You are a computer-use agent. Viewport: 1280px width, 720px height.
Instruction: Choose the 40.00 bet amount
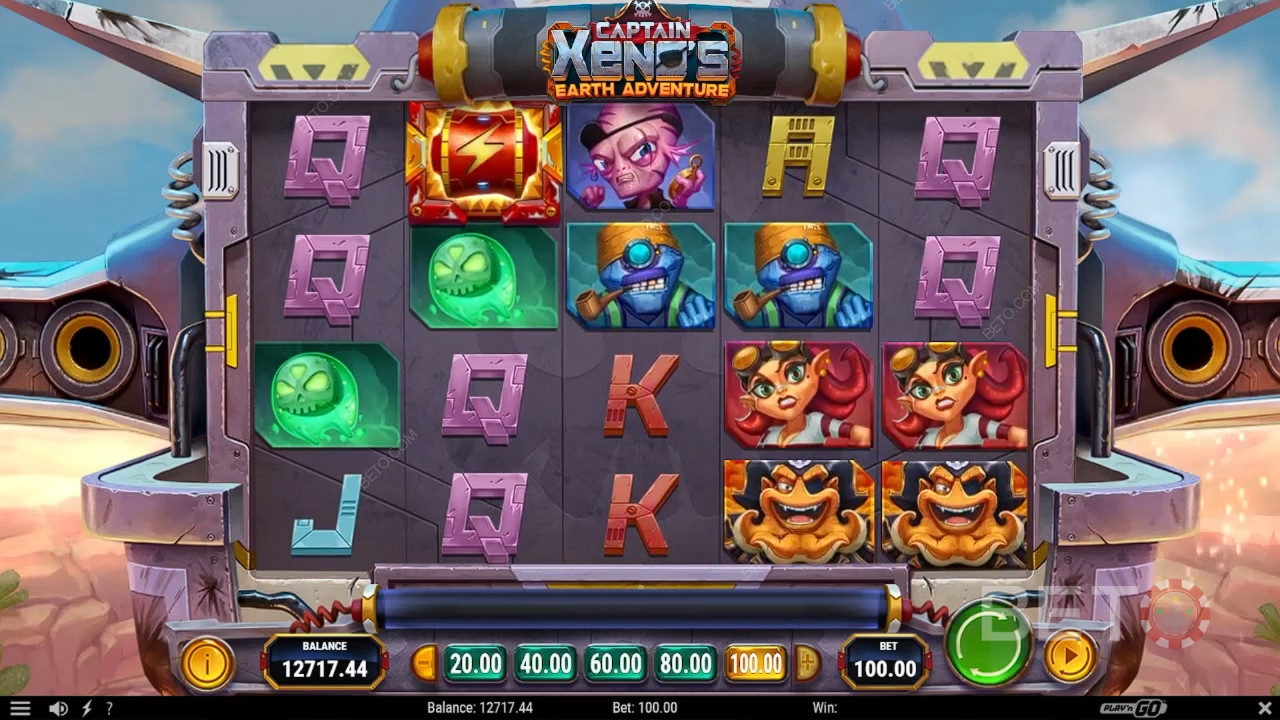click(545, 663)
